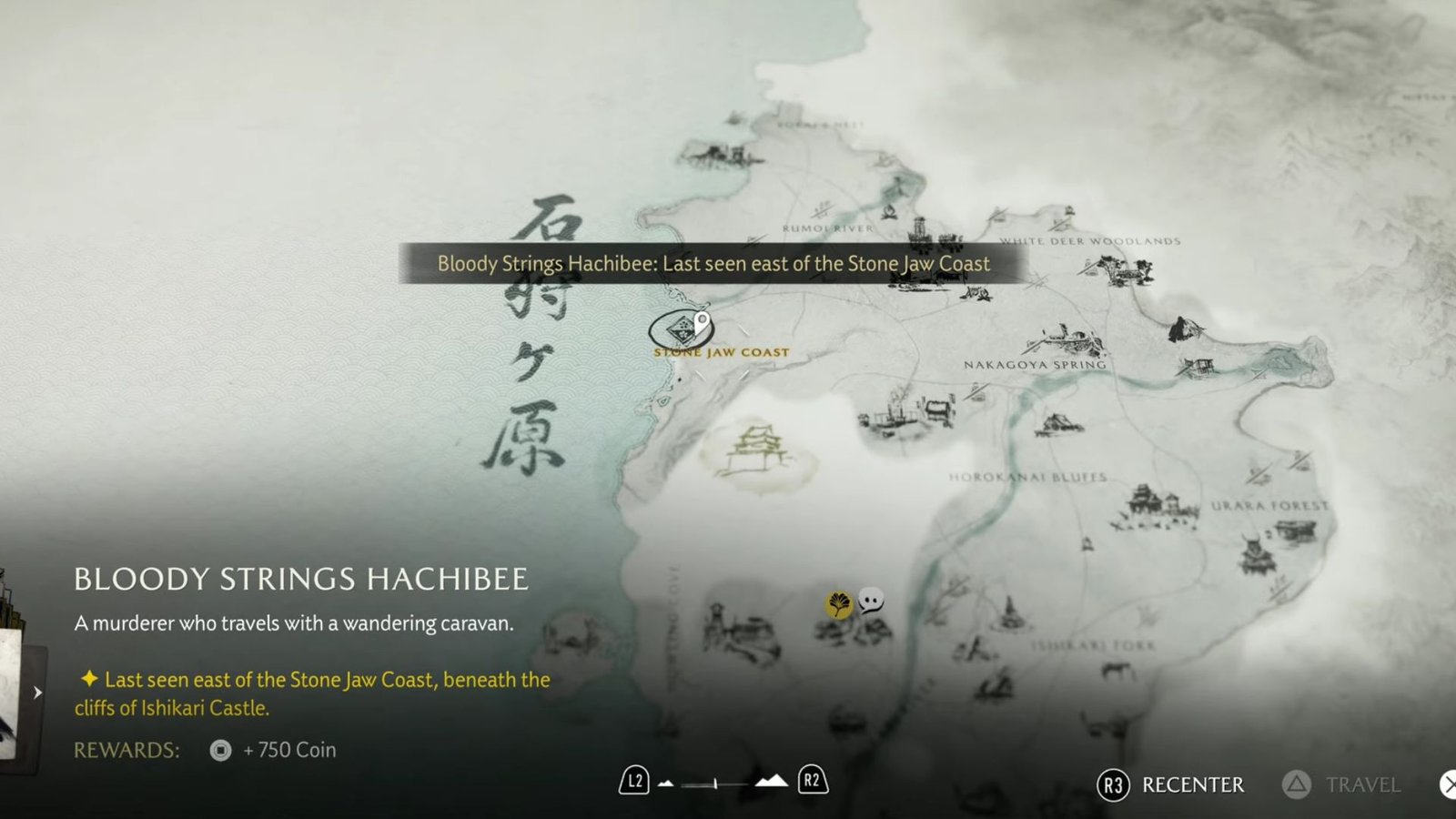Activate the Travel option

click(x=1342, y=784)
